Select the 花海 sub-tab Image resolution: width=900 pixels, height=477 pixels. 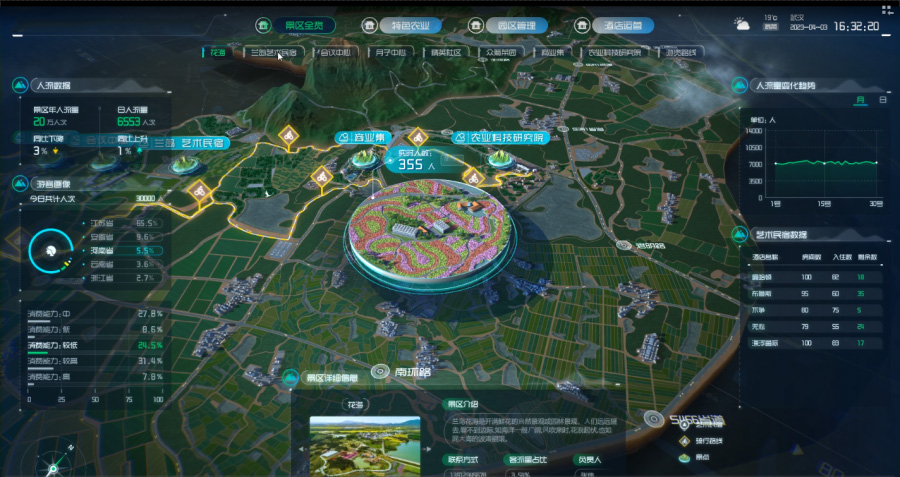click(218, 51)
